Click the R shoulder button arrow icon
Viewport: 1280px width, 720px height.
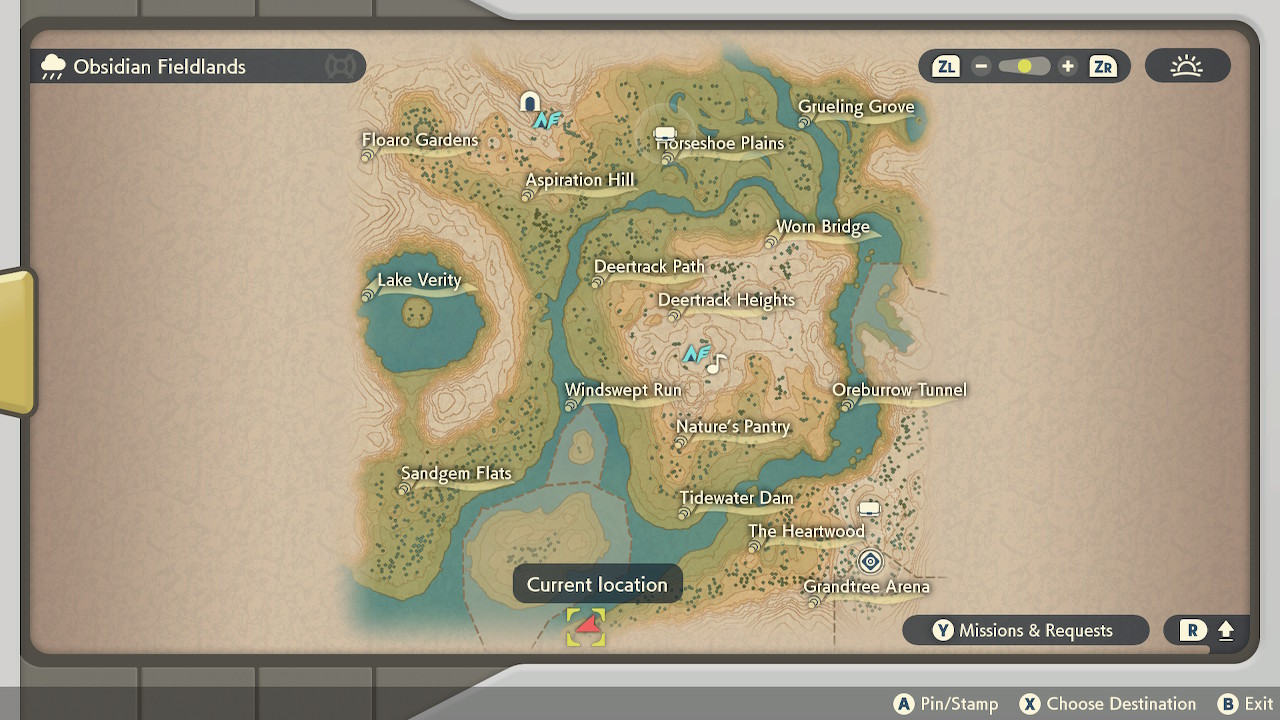(1225, 630)
